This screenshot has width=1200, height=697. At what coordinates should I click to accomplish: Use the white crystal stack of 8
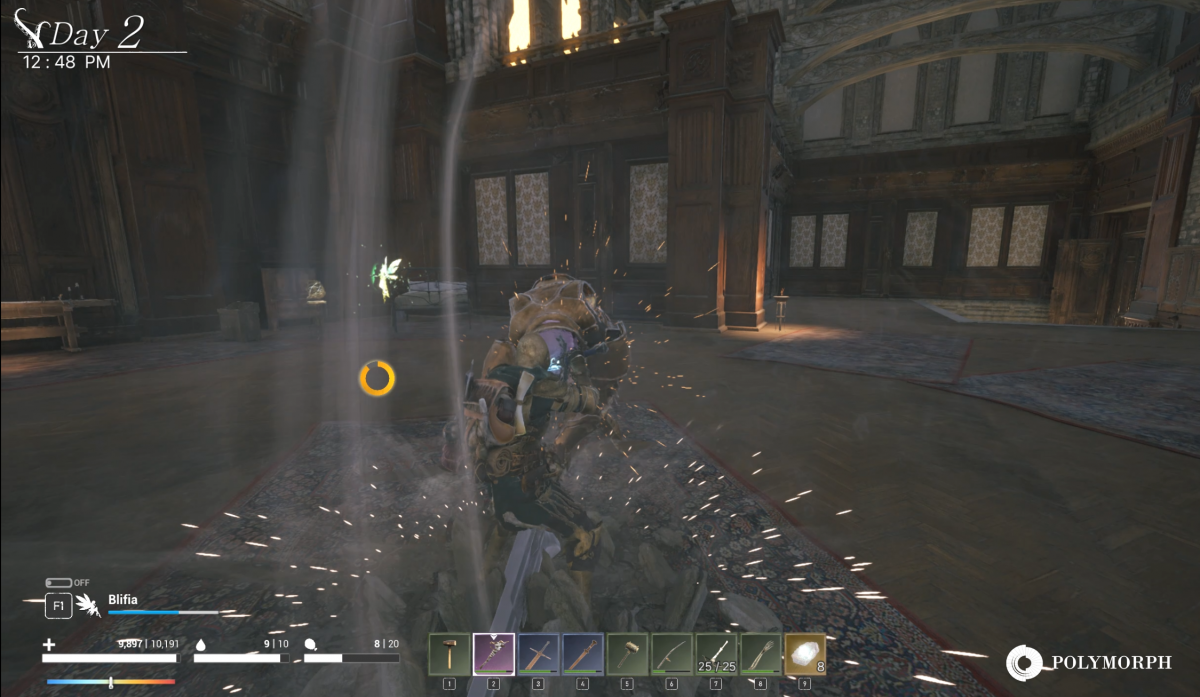(805, 655)
